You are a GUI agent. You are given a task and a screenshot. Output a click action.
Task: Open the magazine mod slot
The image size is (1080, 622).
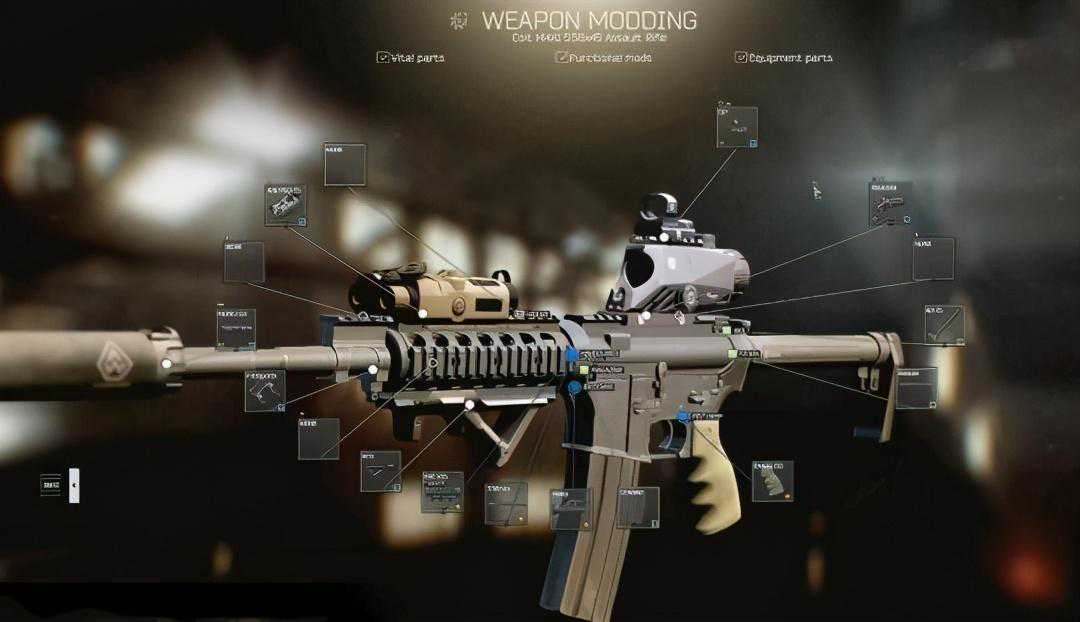(637, 507)
